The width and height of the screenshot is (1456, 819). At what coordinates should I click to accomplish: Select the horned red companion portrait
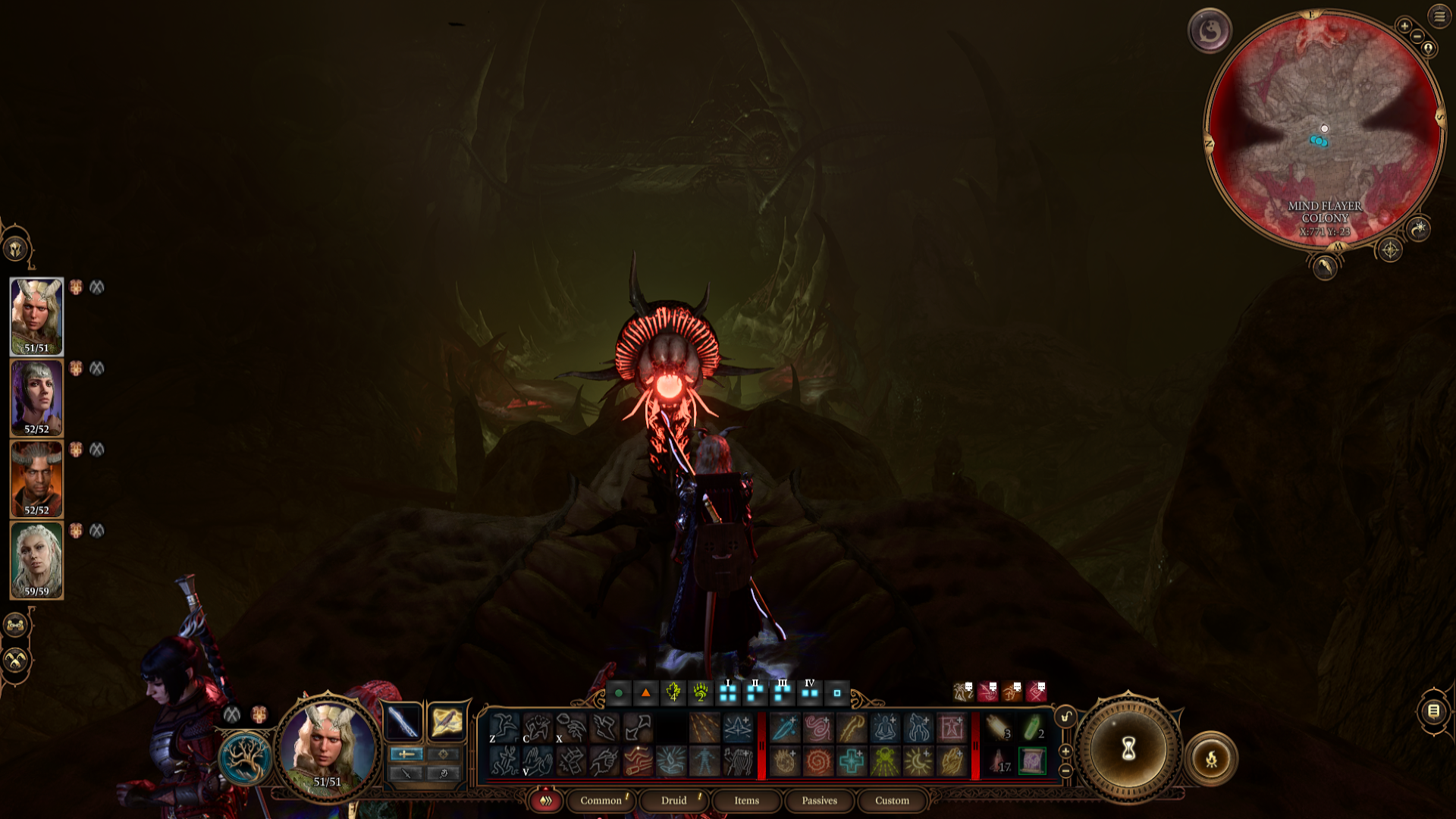point(36,479)
